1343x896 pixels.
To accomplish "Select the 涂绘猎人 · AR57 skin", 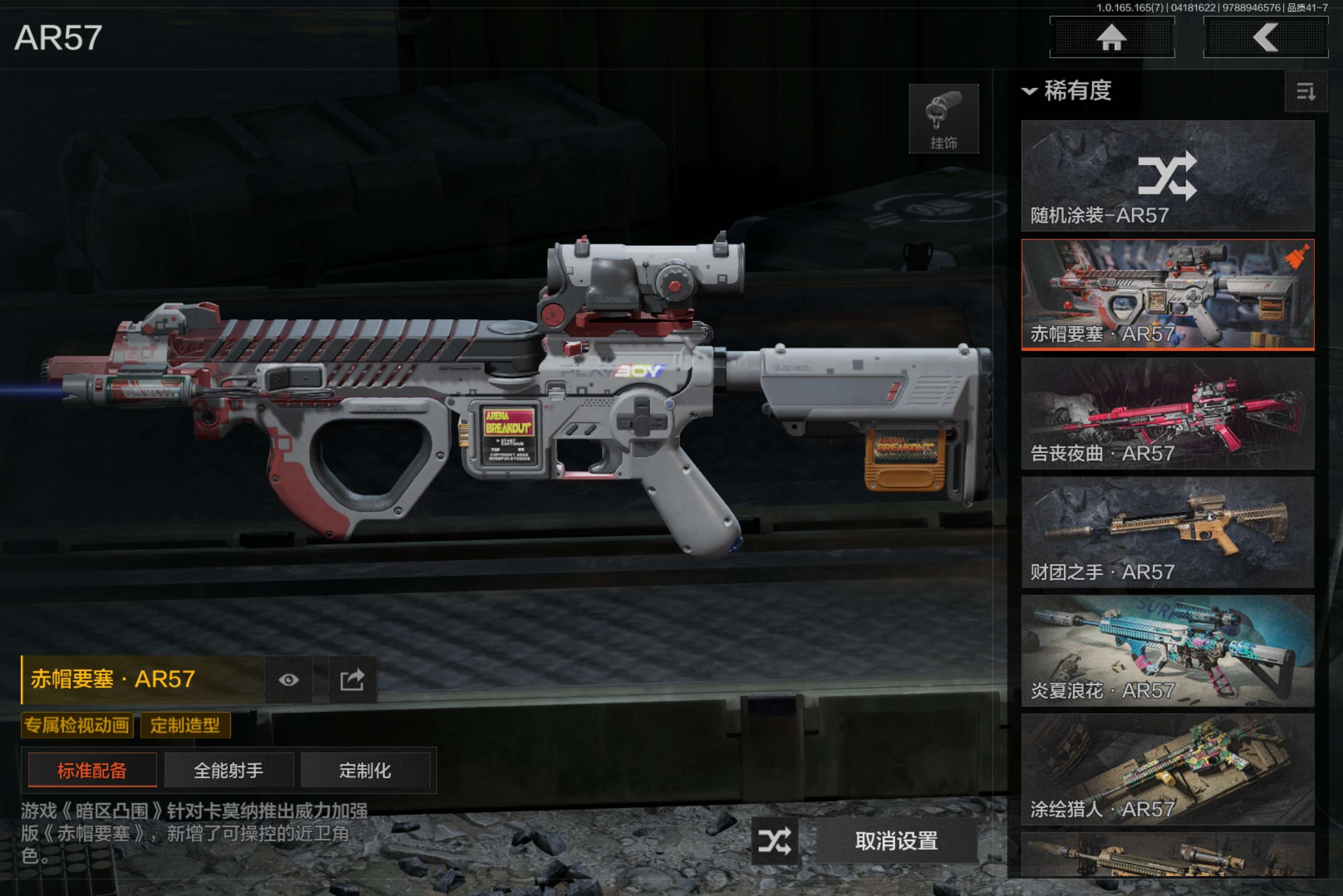I will tap(1167, 769).
